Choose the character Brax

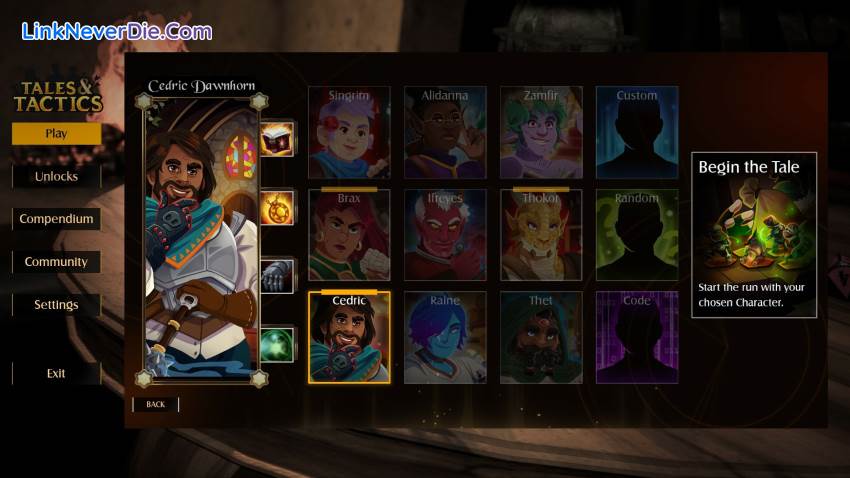pos(349,235)
